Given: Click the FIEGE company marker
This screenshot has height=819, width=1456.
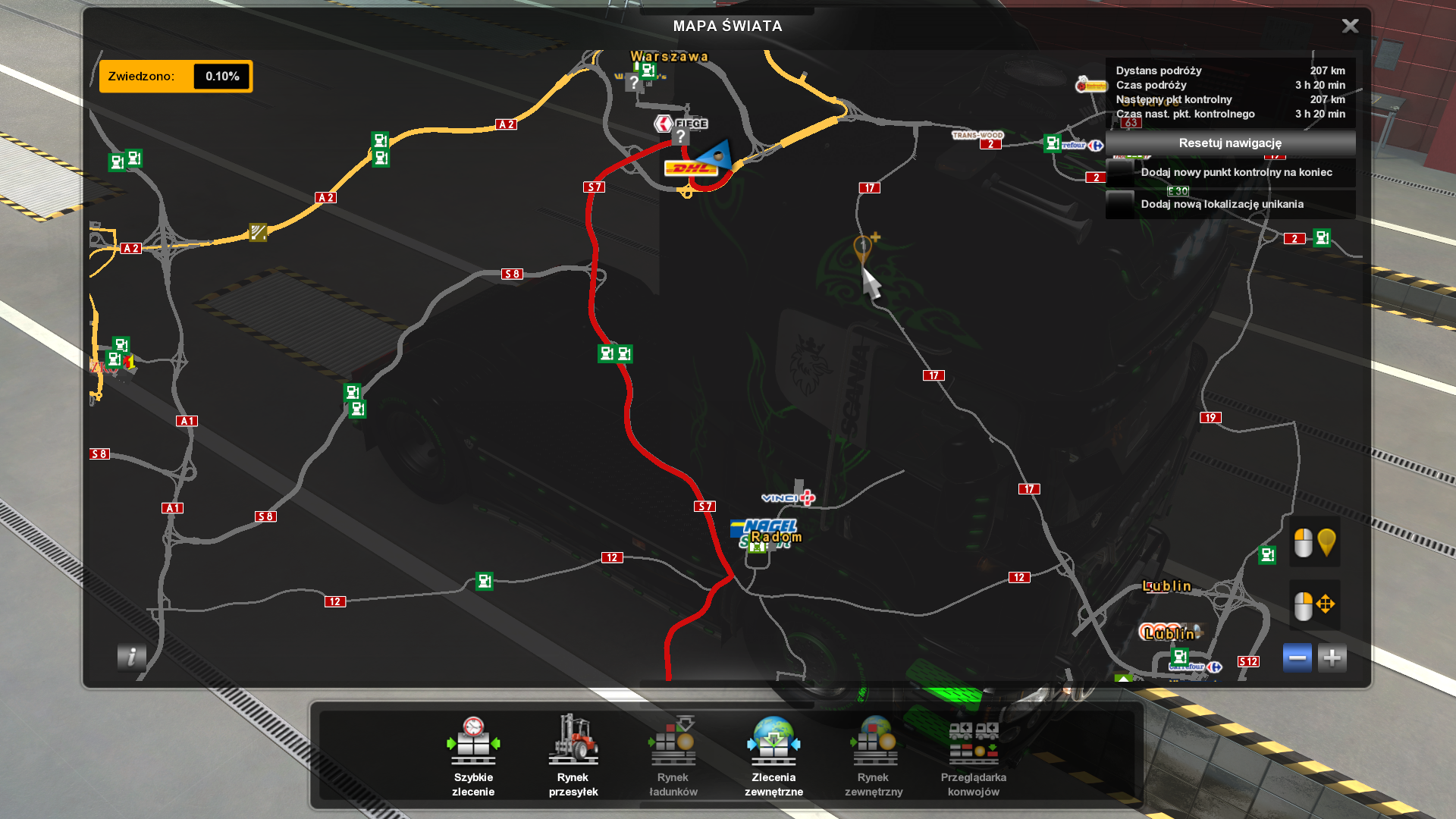Looking at the screenshot, I should [681, 124].
